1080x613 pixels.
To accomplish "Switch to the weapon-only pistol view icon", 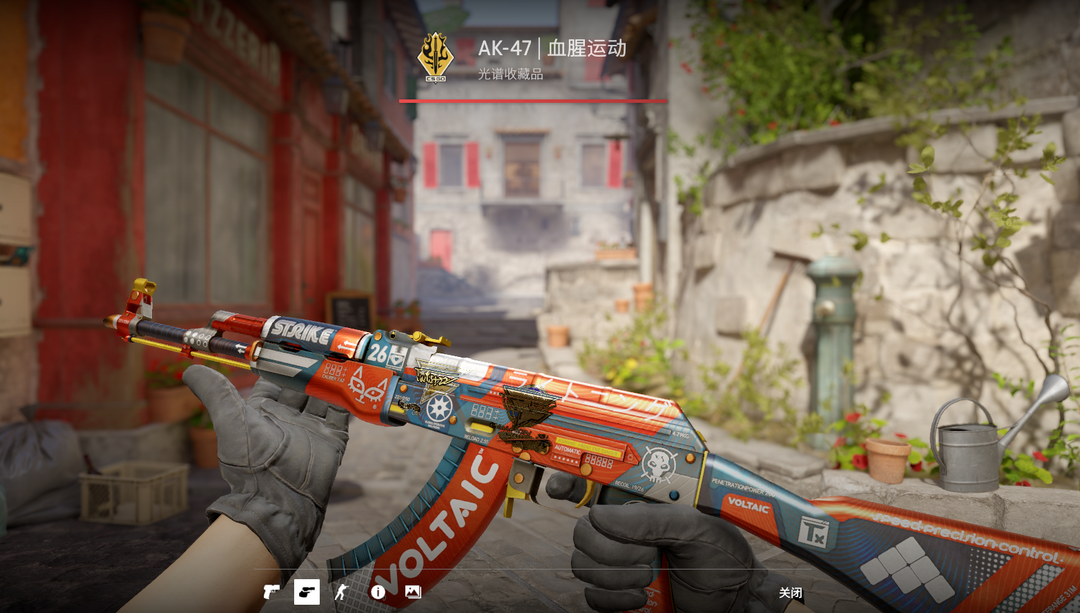I will tap(271, 592).
